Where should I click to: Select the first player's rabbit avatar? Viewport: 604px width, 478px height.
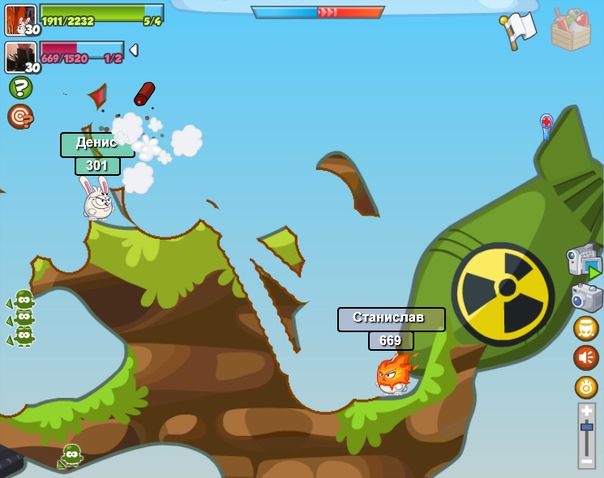coord(20,18)
